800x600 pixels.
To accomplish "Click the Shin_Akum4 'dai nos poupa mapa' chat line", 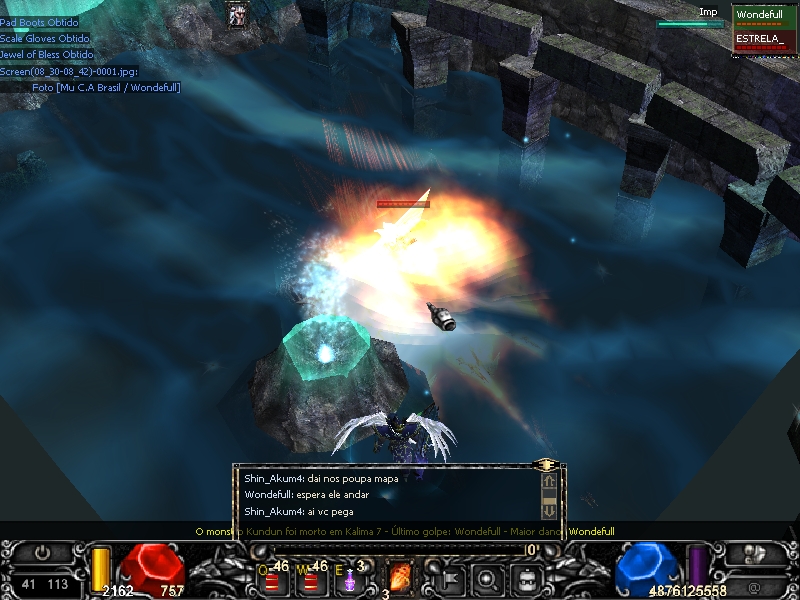I will pos(321,479).
